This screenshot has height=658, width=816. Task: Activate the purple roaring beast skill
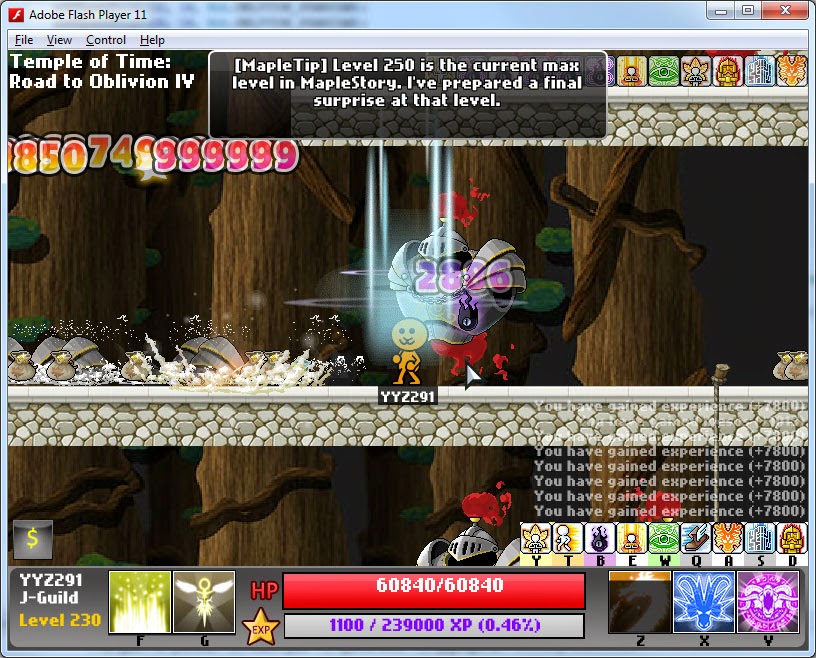(767, 602)
